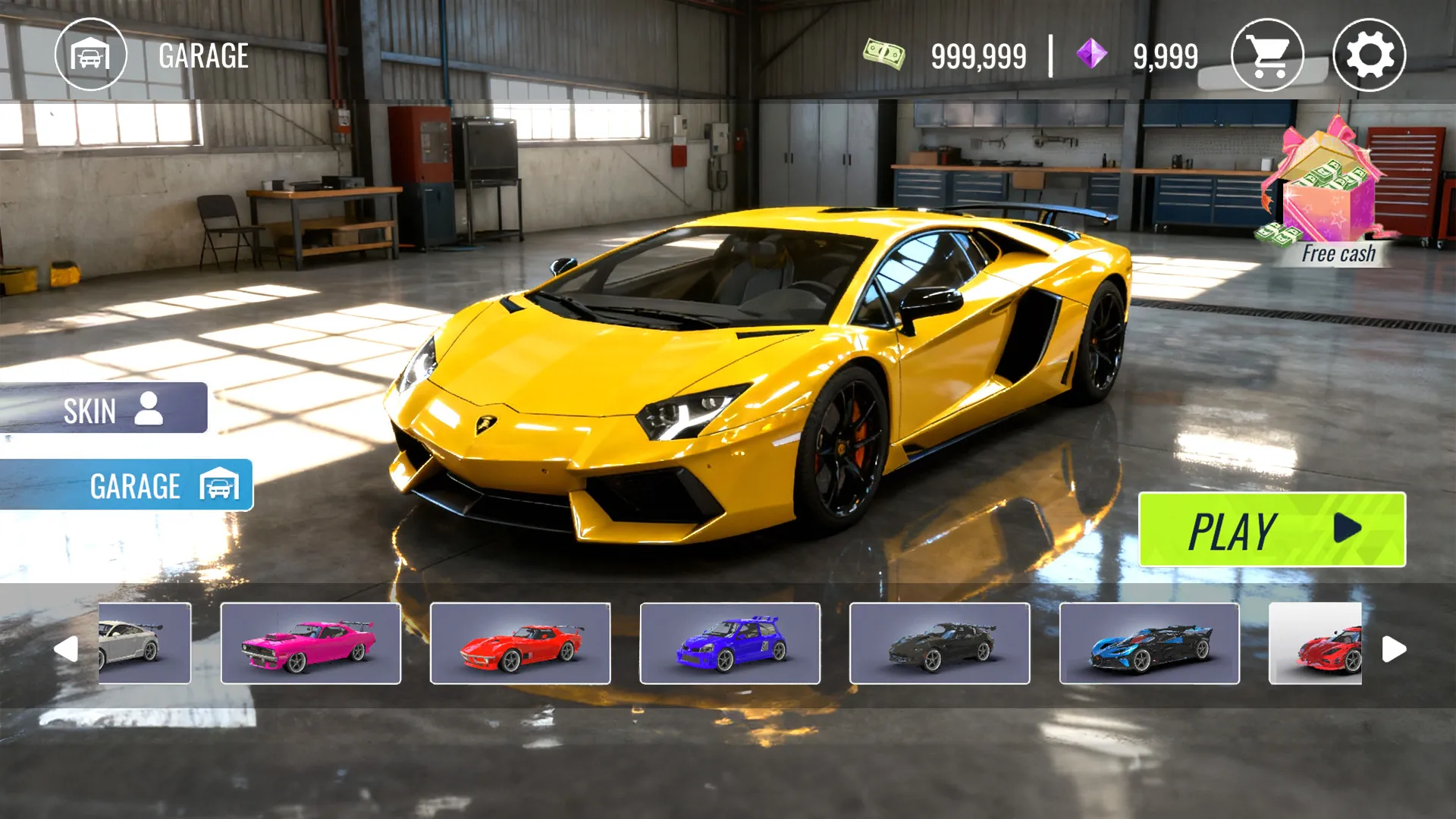The width and height of the screenshot is (1456, 819).
Task: Open the GARAGE header menu
Action: 203,55
